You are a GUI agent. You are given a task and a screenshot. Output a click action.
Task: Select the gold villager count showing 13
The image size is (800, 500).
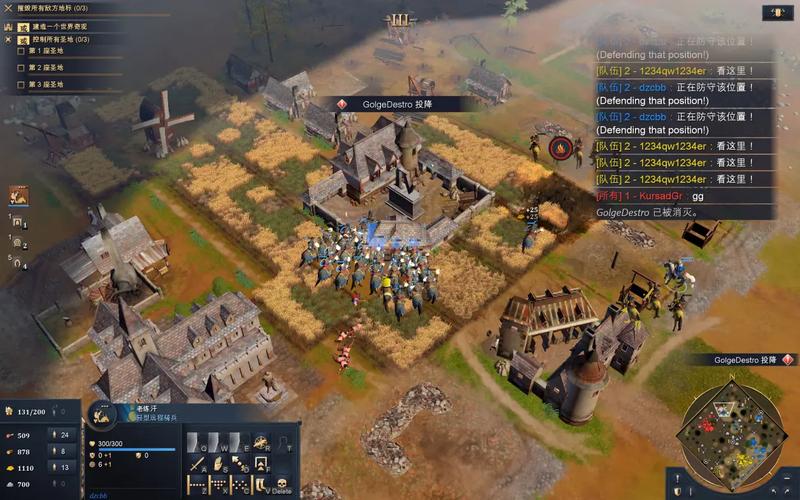(63, 467)
